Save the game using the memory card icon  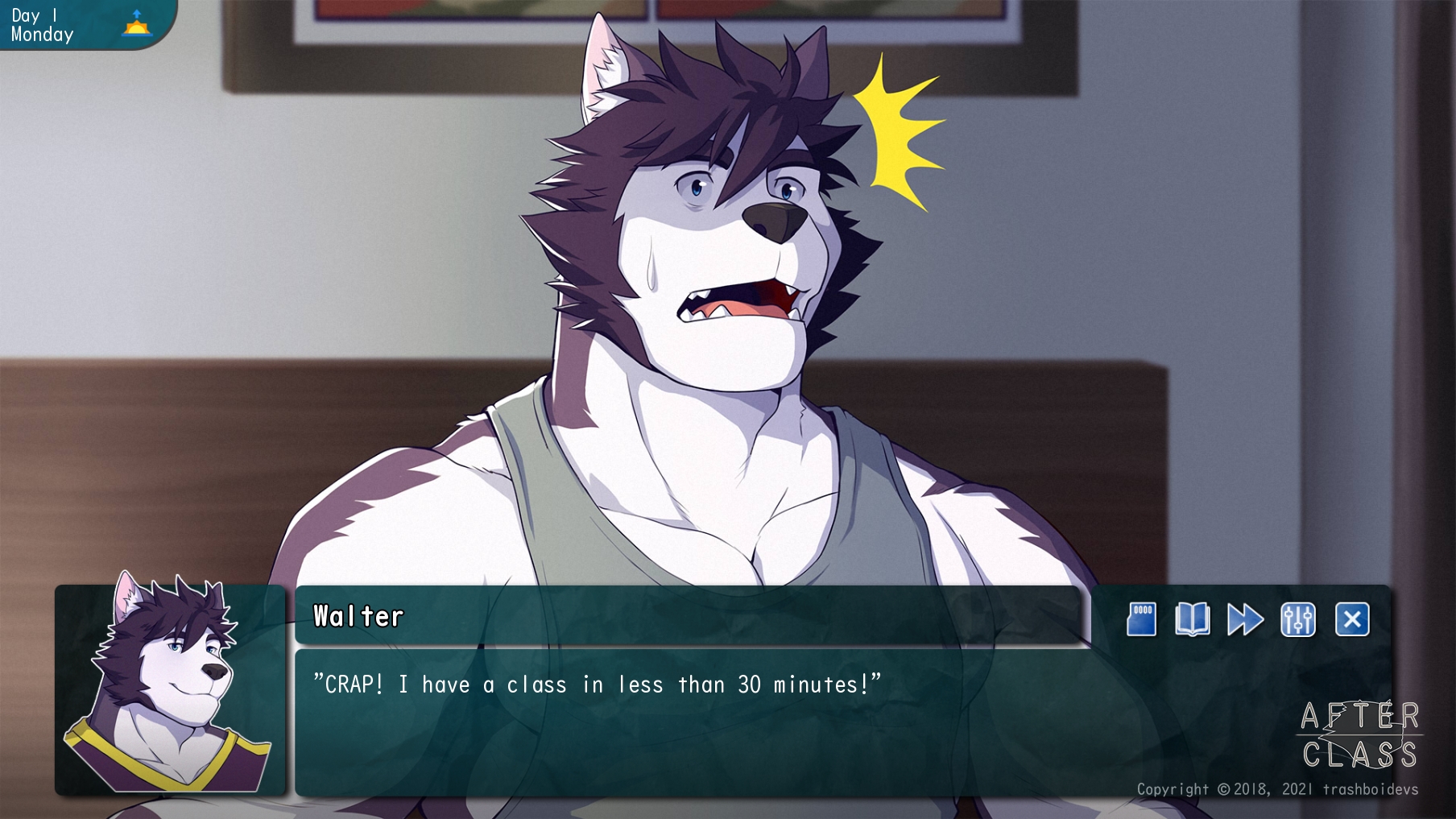click(x=1140, y=620)
